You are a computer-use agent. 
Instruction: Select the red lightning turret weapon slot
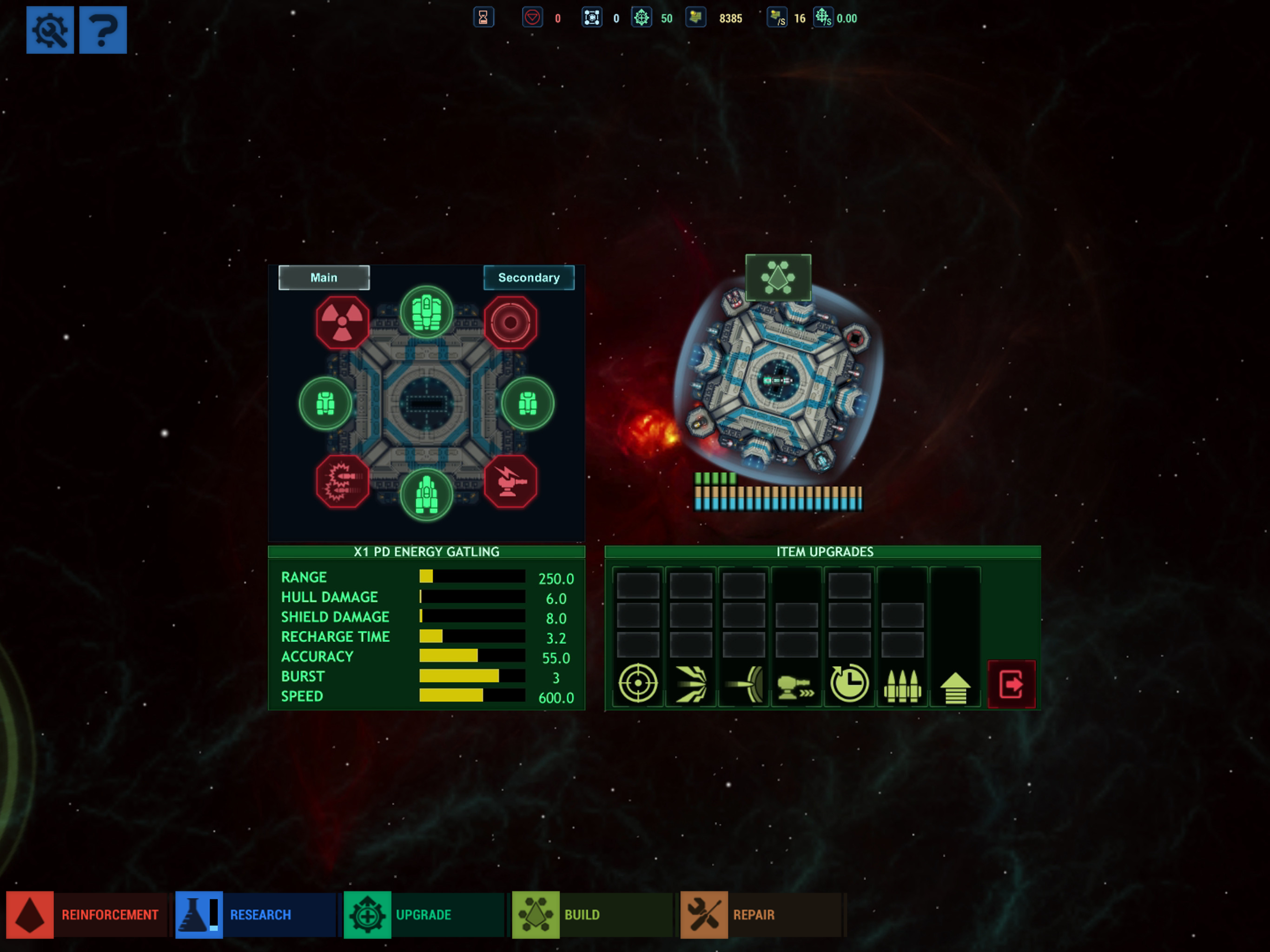pos(510,482)
